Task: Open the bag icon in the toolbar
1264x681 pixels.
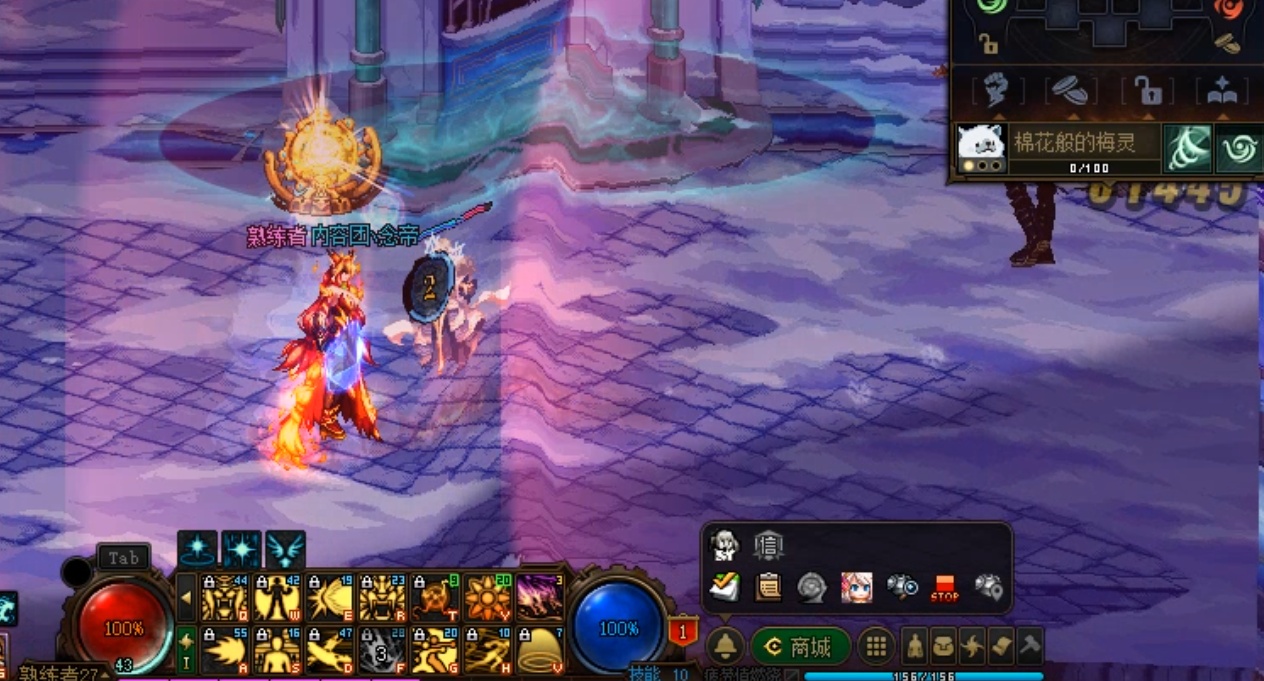Action: [943, 647]
